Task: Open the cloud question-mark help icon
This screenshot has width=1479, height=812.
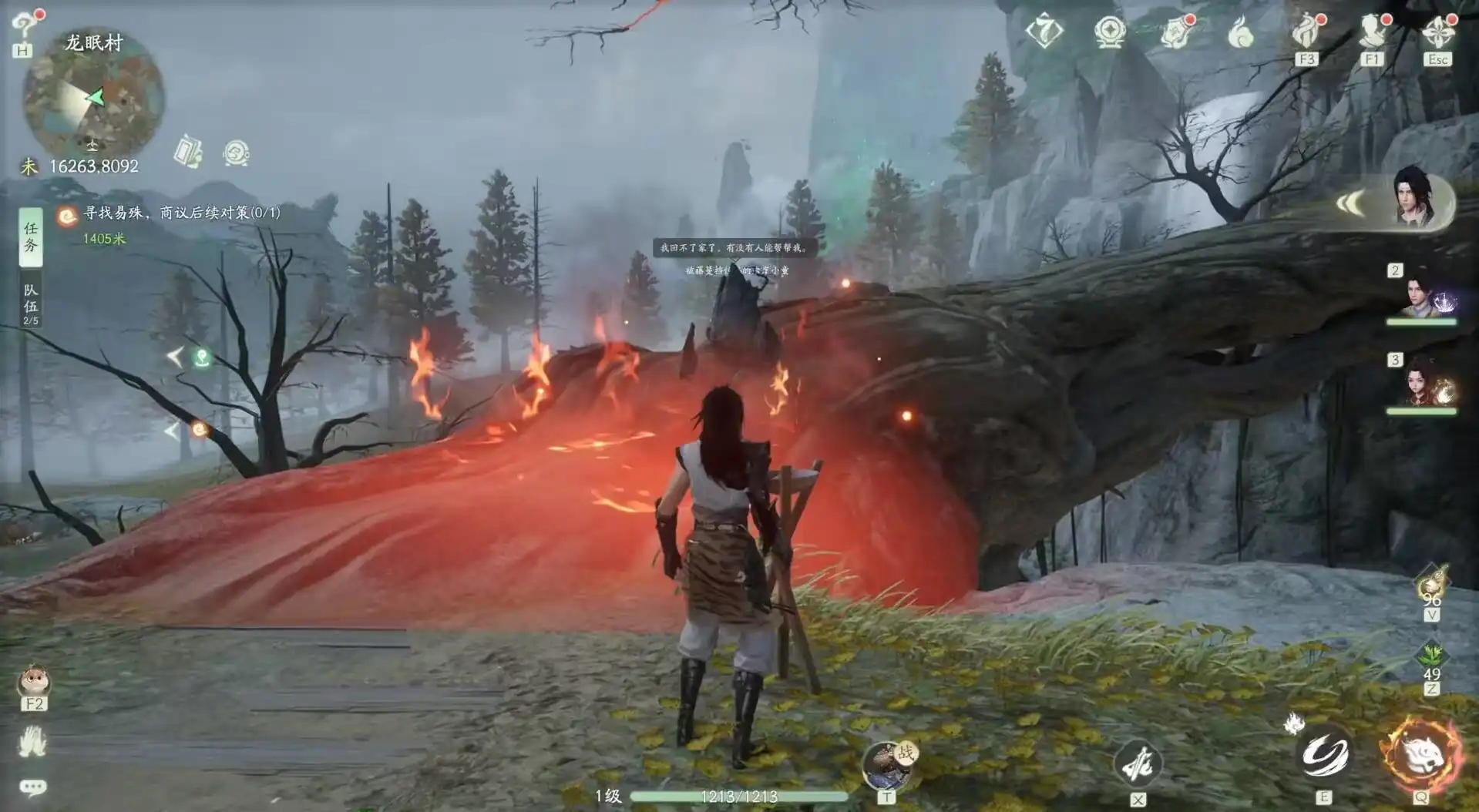Action: [x=26, y=27]
